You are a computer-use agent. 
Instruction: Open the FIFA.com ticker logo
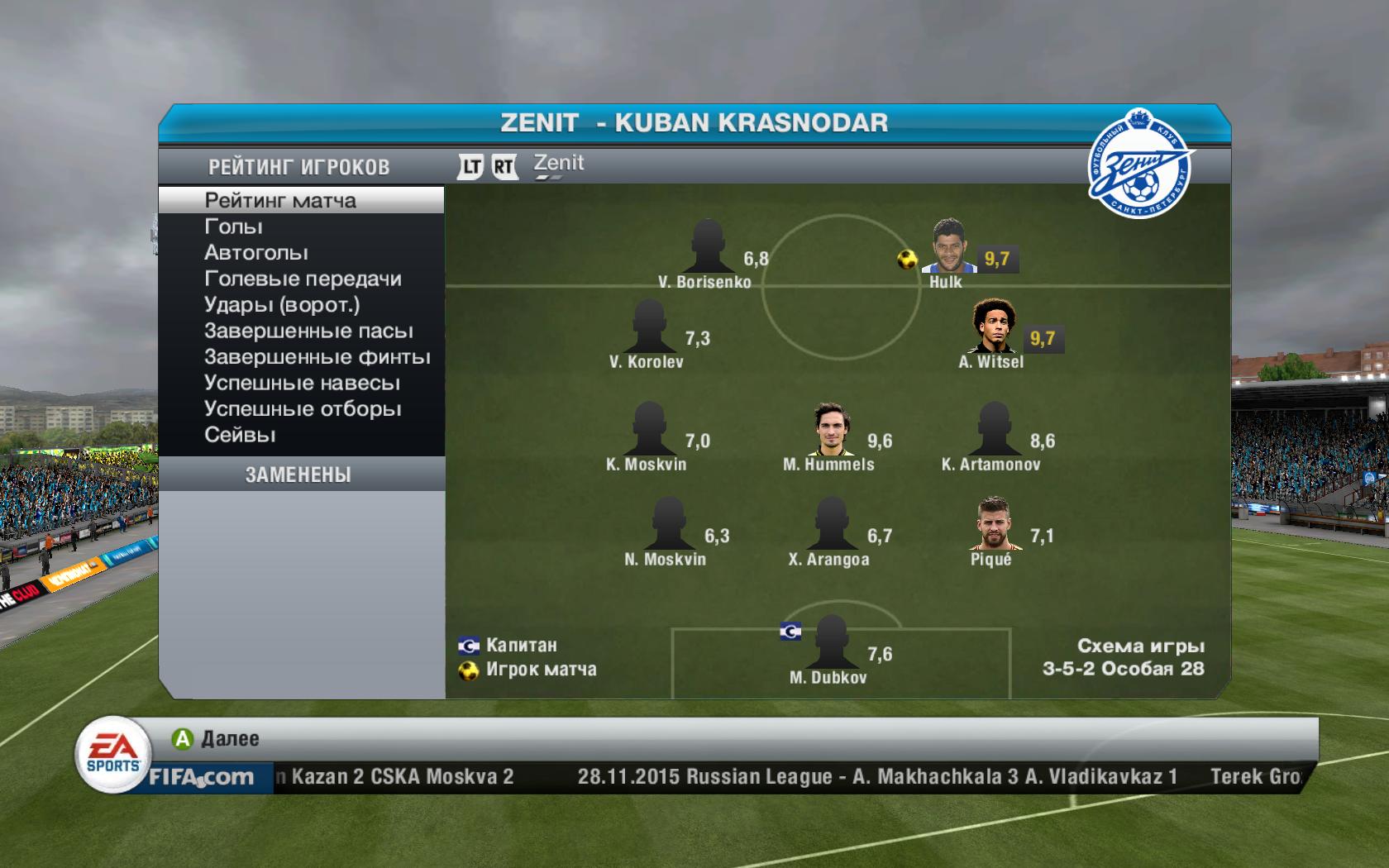coord(200,777)
